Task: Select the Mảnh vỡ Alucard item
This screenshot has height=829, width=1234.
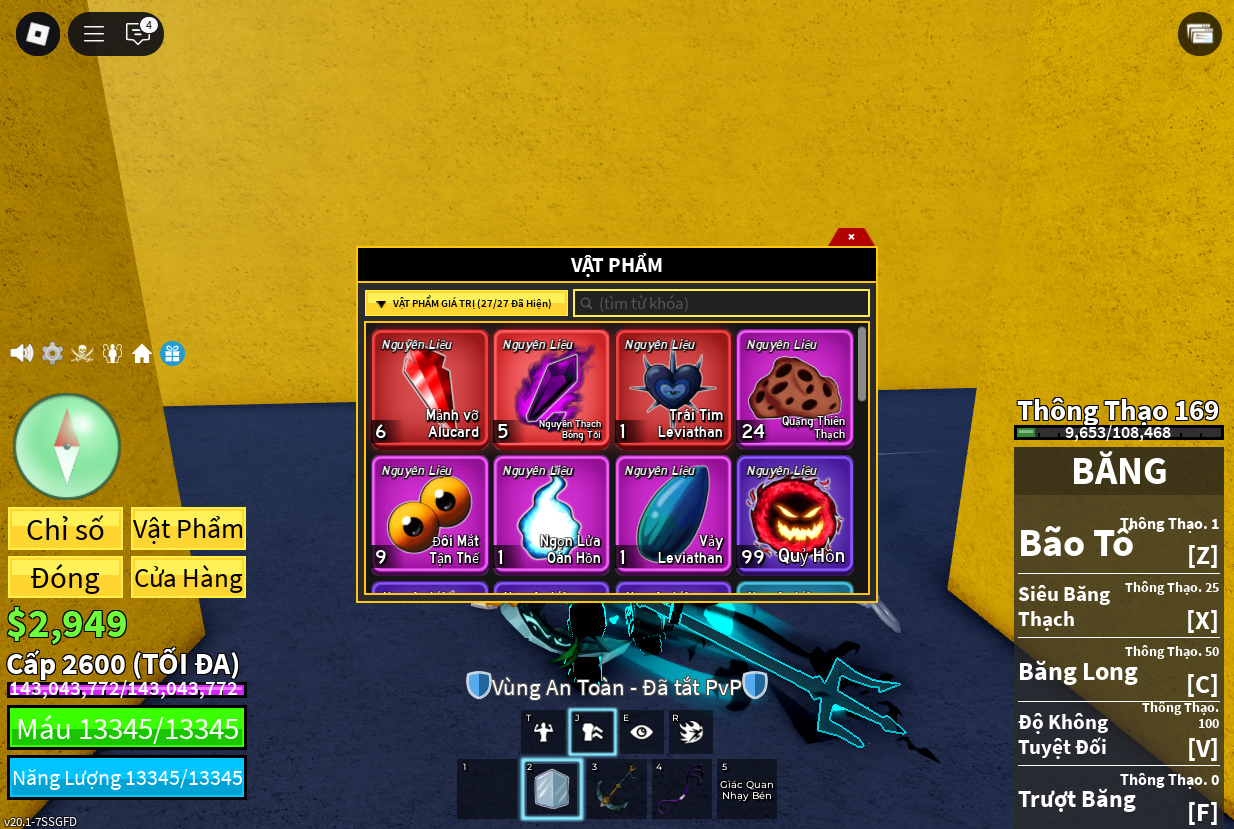Action: coord(430,388)
